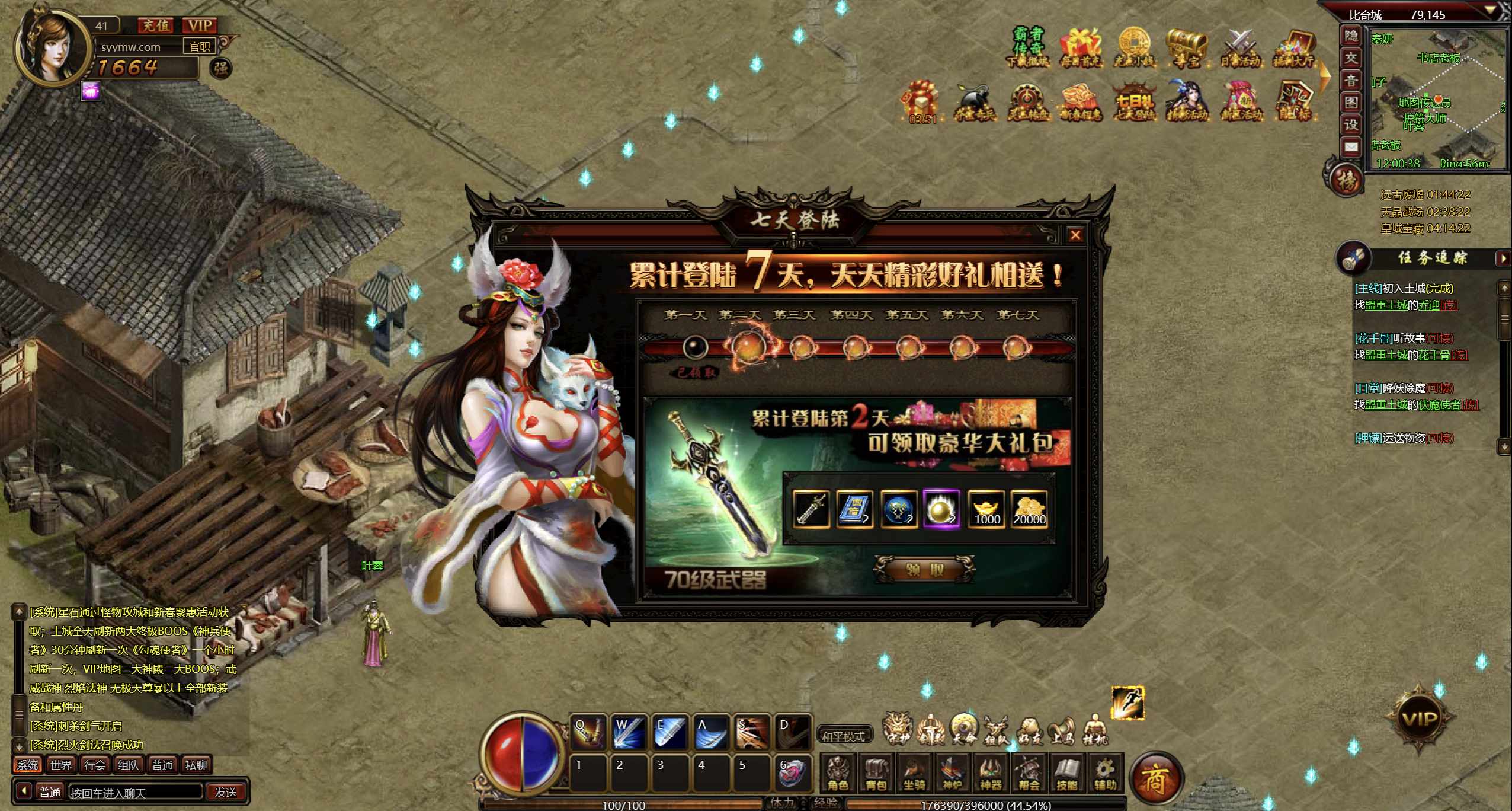Switch chat to the 世界 tab
1512x811 pixels.
(61, 765)
